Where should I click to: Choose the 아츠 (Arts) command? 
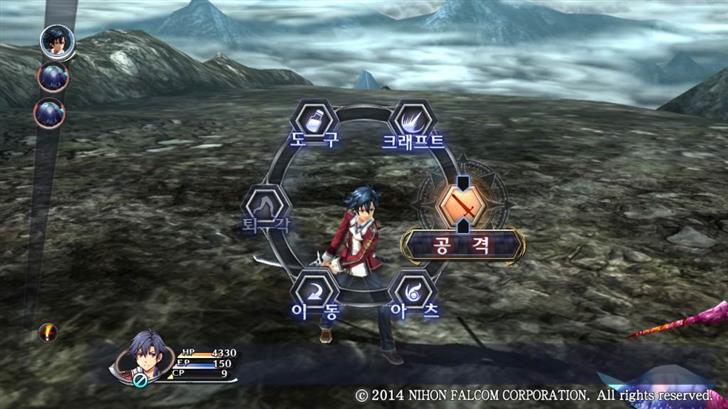tap(414, 293)
